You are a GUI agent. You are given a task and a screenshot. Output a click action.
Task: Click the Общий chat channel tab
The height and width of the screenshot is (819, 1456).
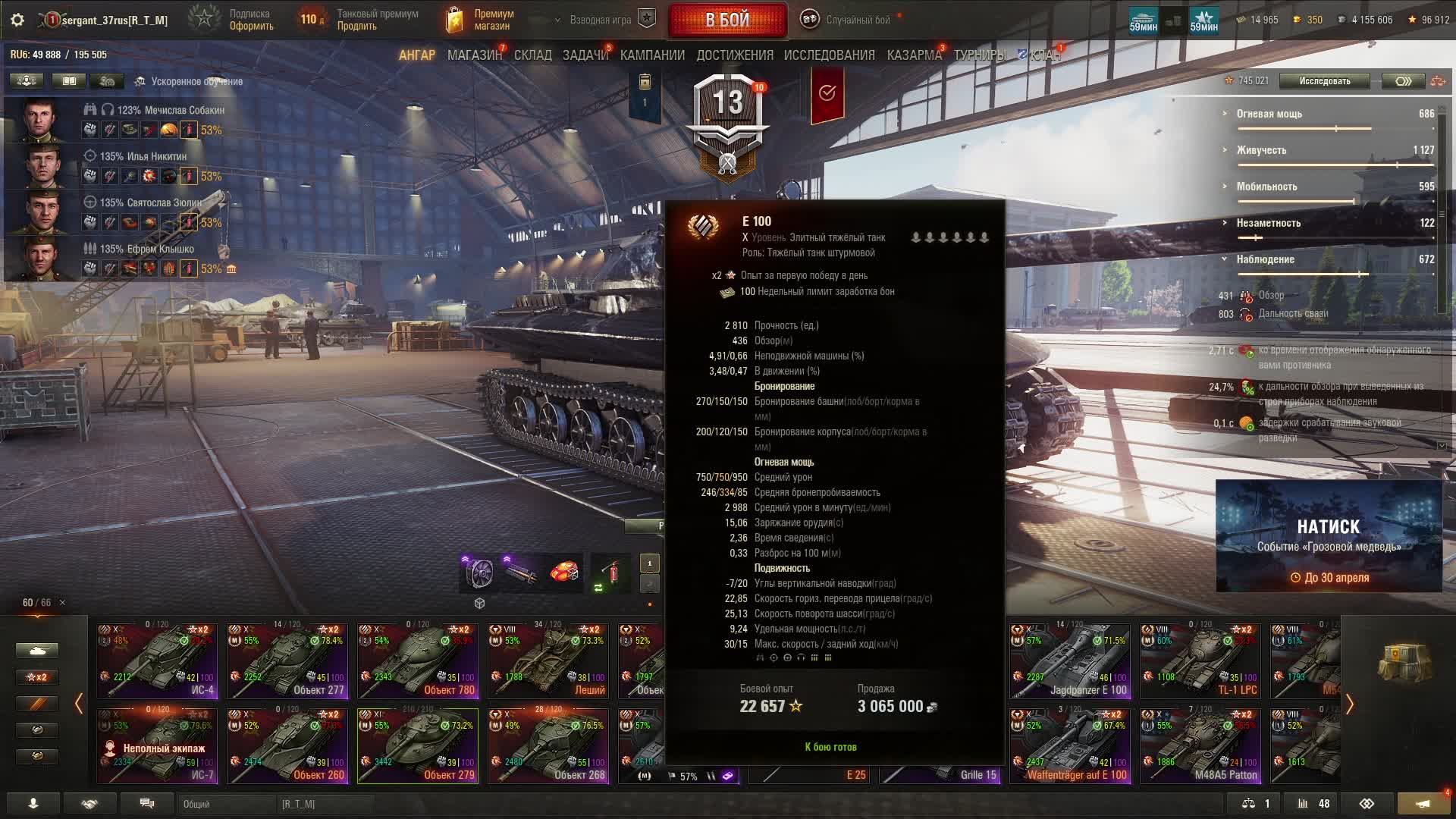pos(226,804)
